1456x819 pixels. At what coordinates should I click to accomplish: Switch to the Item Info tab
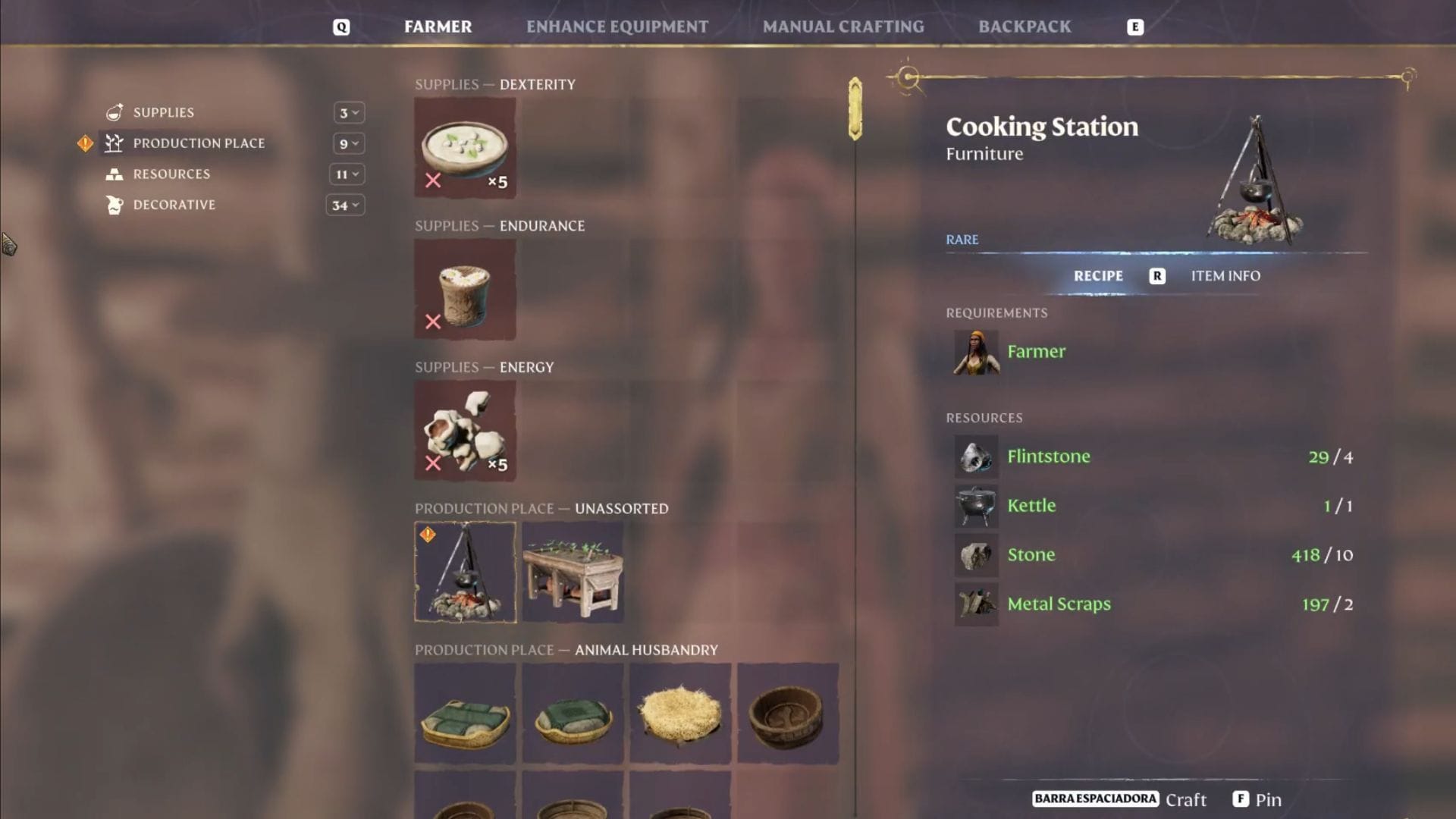click(x=1225, y=275)
